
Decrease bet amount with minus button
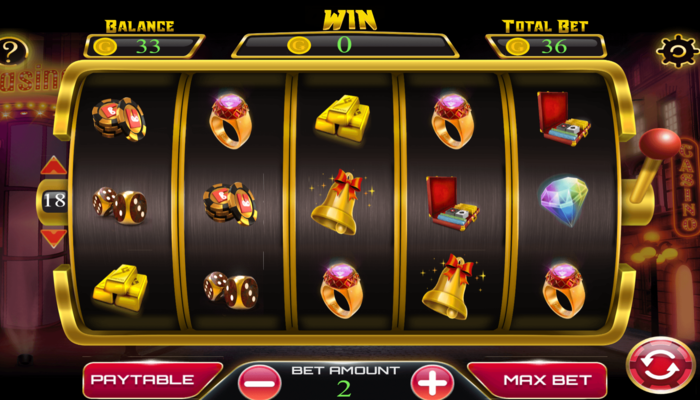[260, 382]
